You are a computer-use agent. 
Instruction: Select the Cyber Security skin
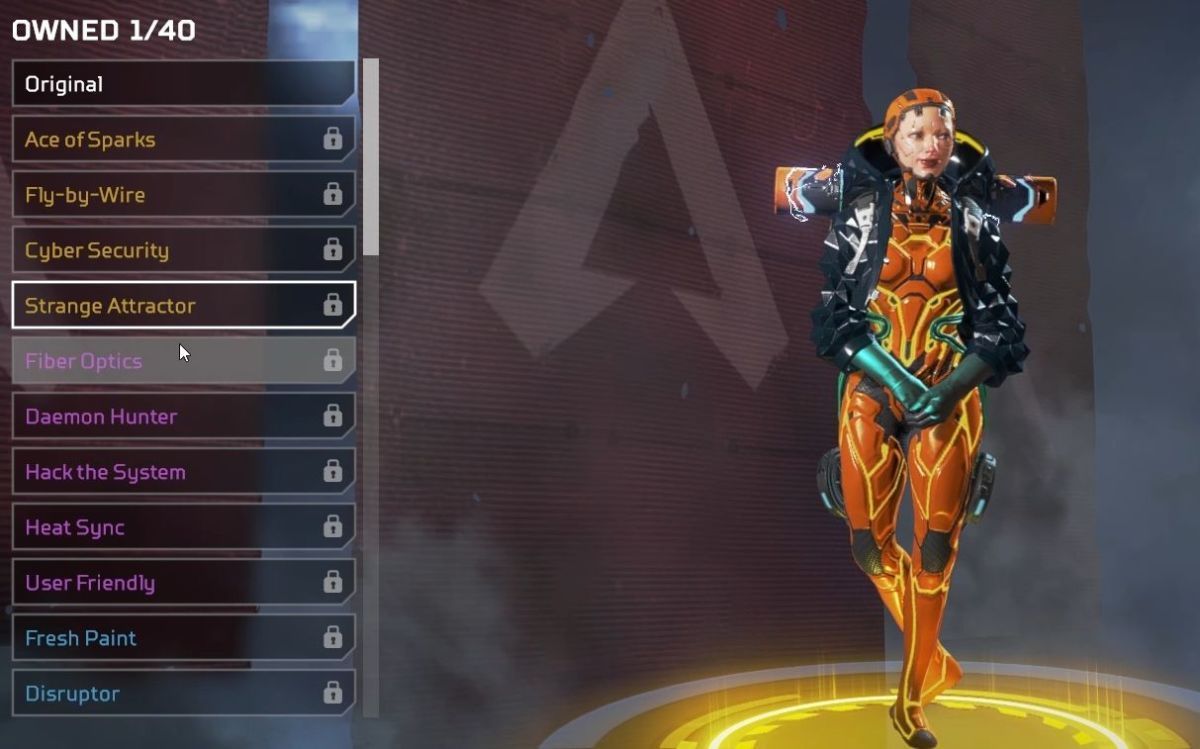(x=183, y=250)
